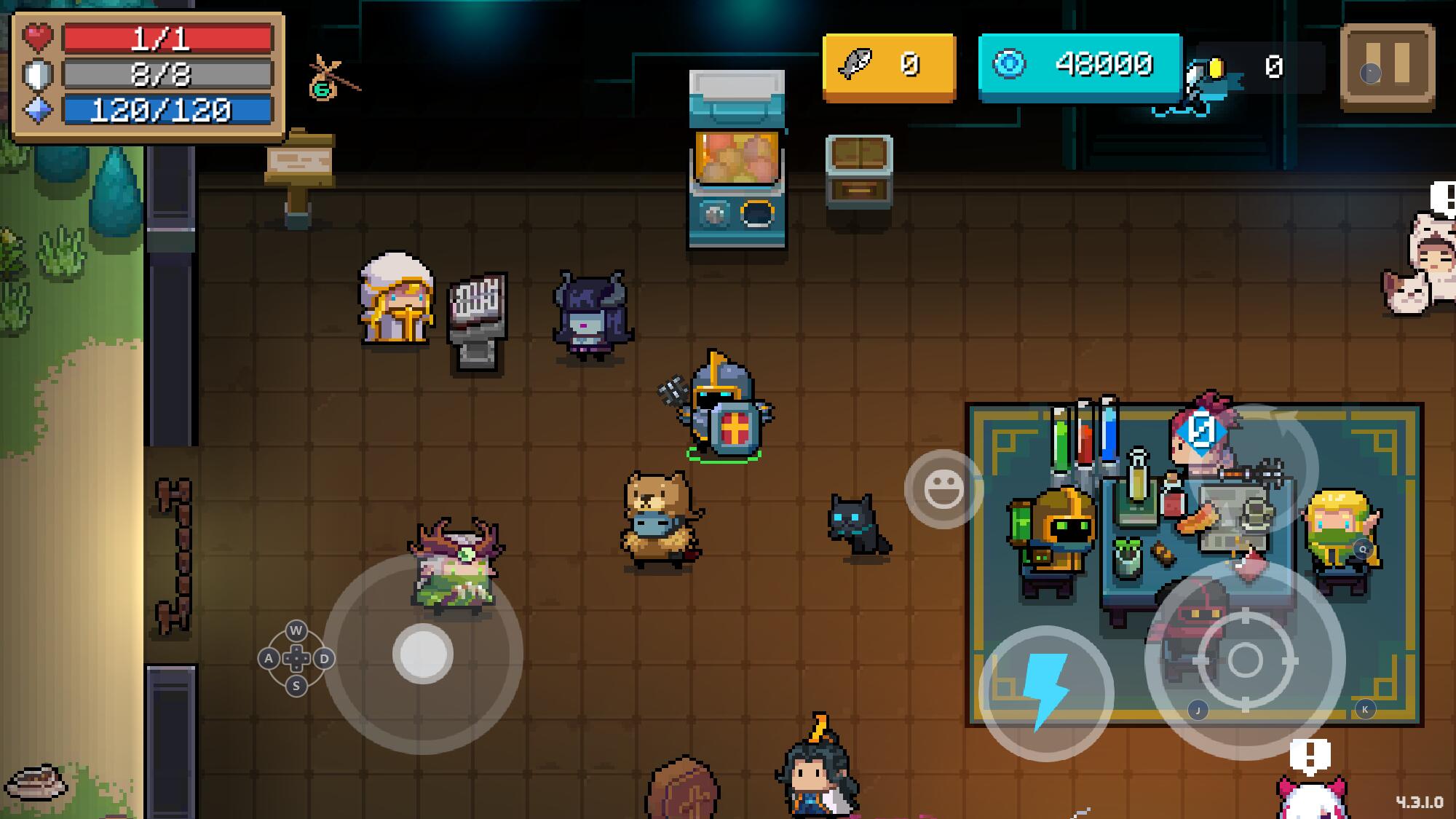Tap the crosshair attack button

pos(1245,660)
